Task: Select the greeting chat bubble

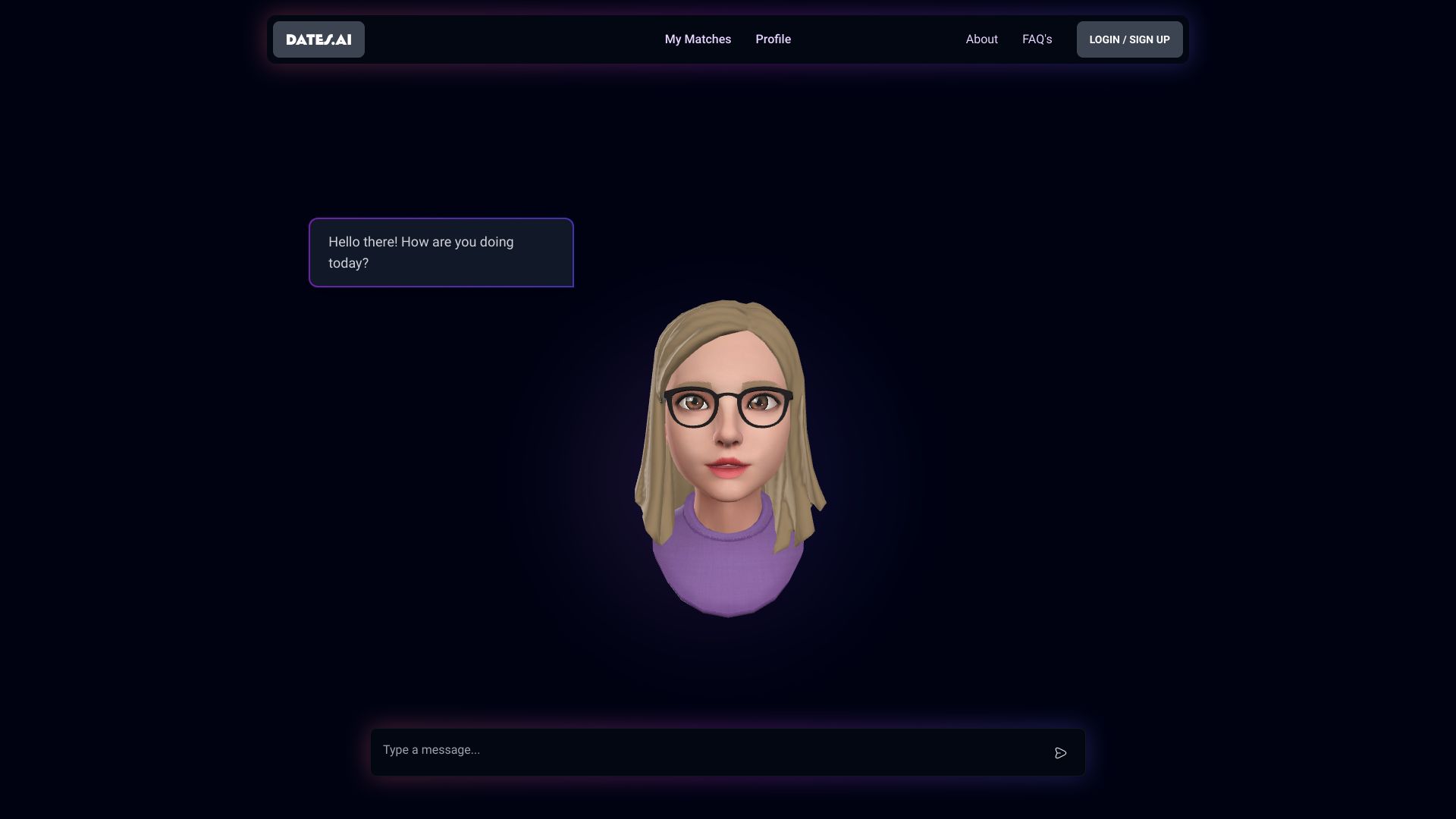Action: (441, 253)
